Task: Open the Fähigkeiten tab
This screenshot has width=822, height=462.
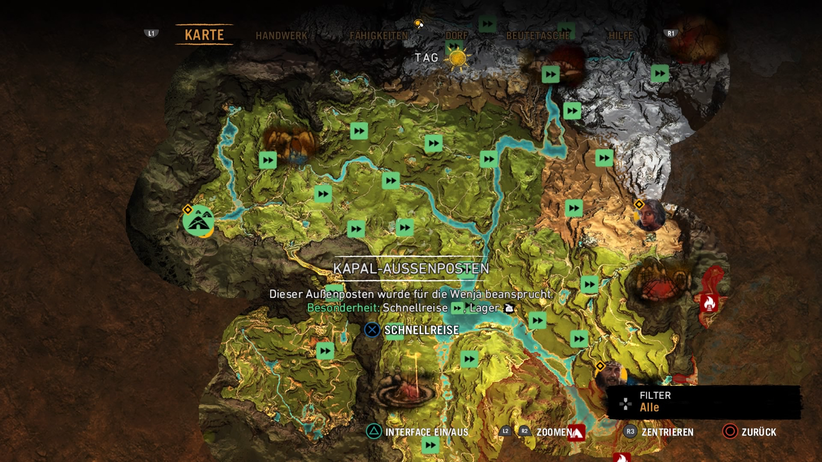Action: click(378, 35)
